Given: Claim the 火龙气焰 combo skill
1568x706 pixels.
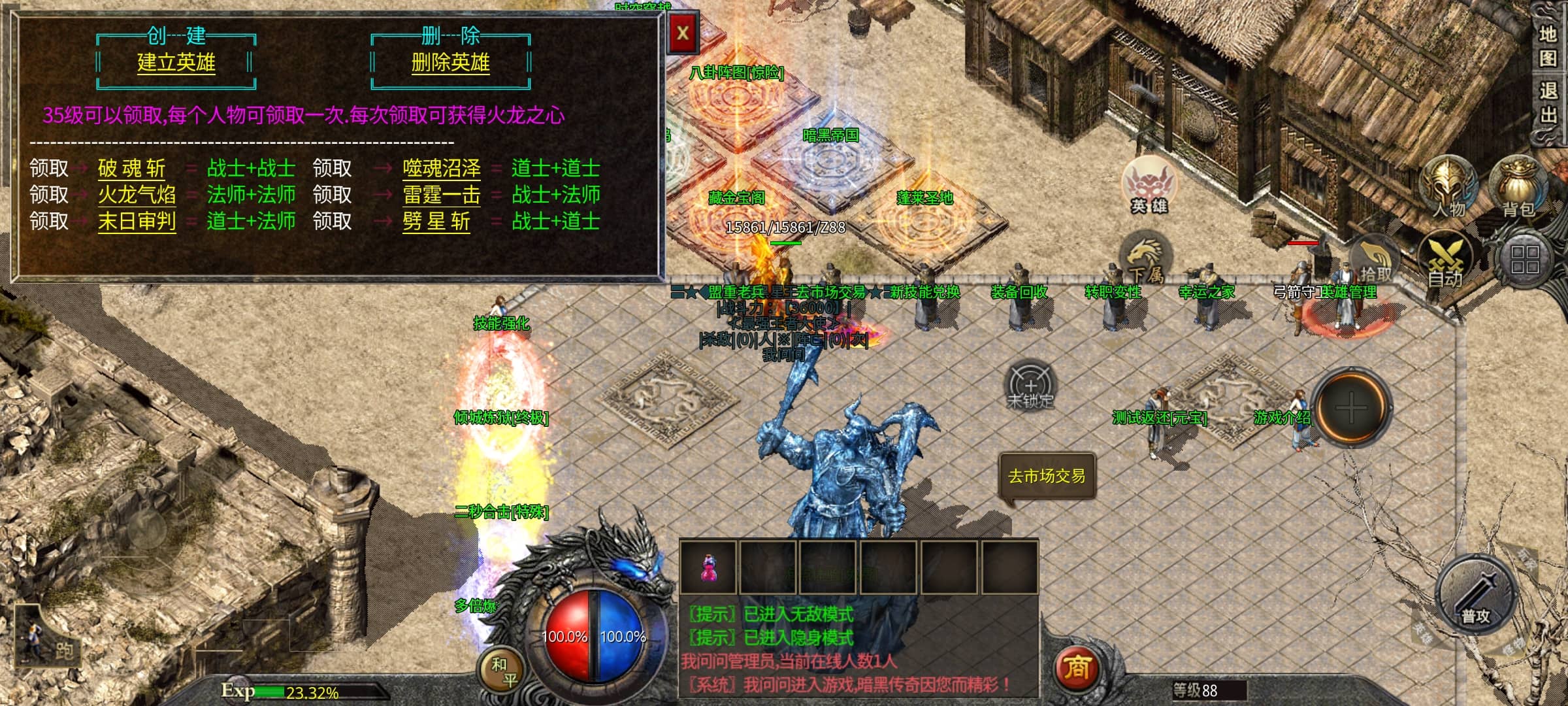Looking at the screenshot, I should click(137, 195).
